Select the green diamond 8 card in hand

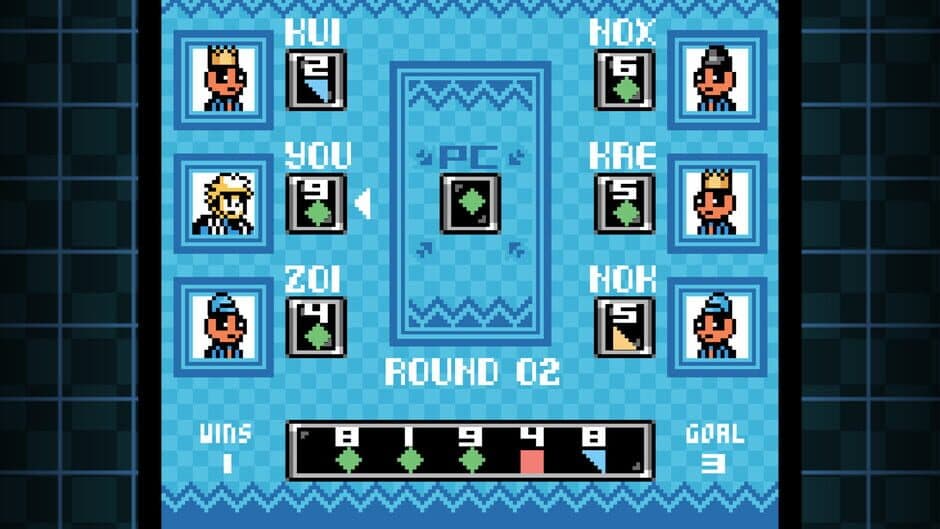tap(347, 451)
